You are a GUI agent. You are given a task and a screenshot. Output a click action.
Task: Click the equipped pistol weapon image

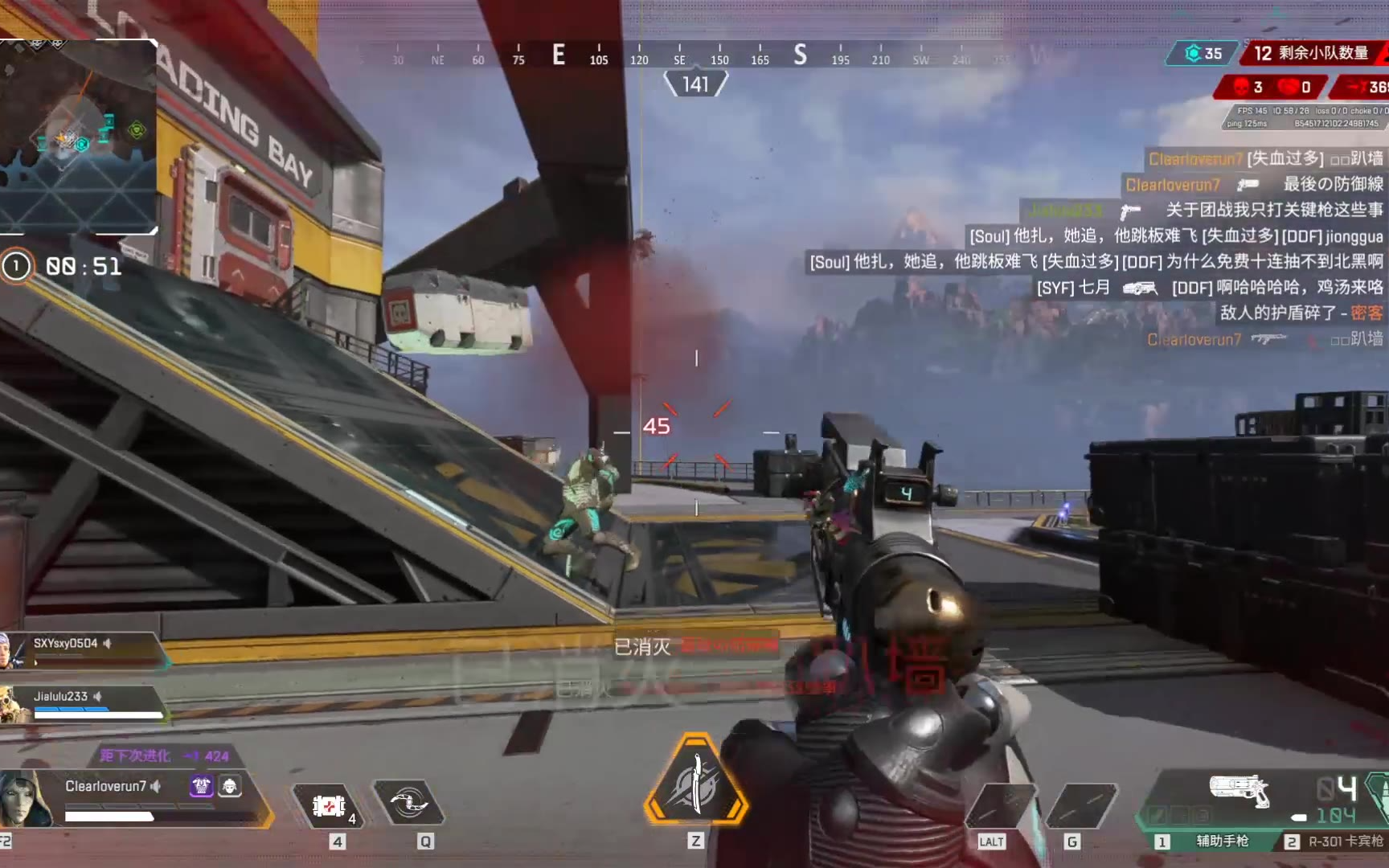[x=1239, y=789]
